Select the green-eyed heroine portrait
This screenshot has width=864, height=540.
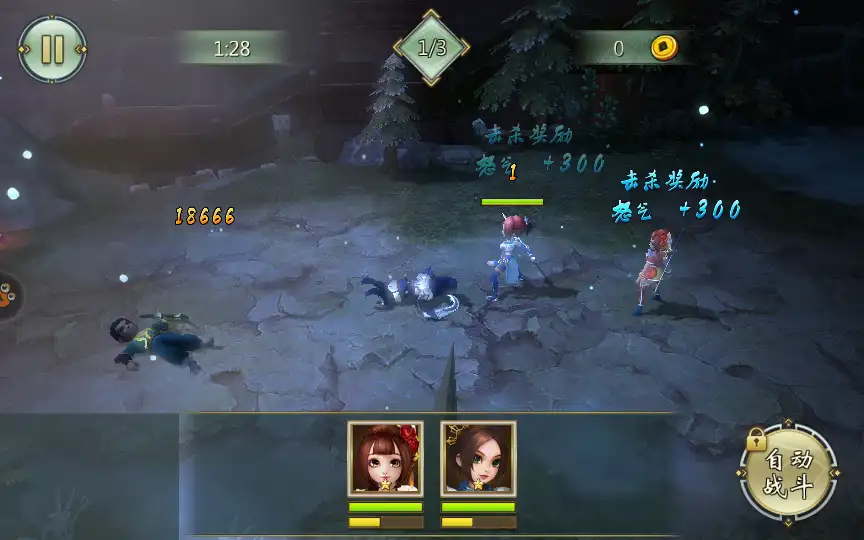(x=478, y=458)
